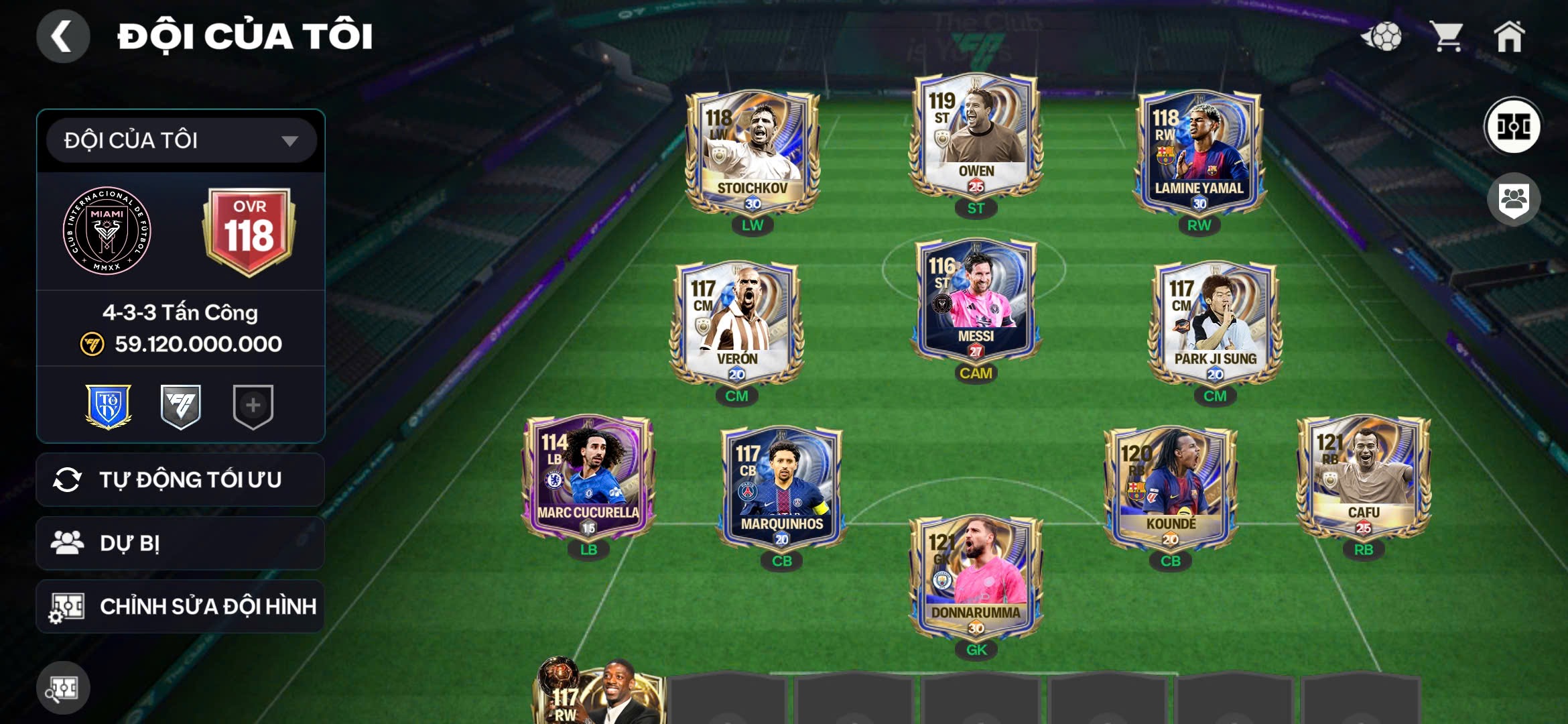Return to the home screen
The width and height of the screenshot is (1568, 724).
click(1509, 36)
